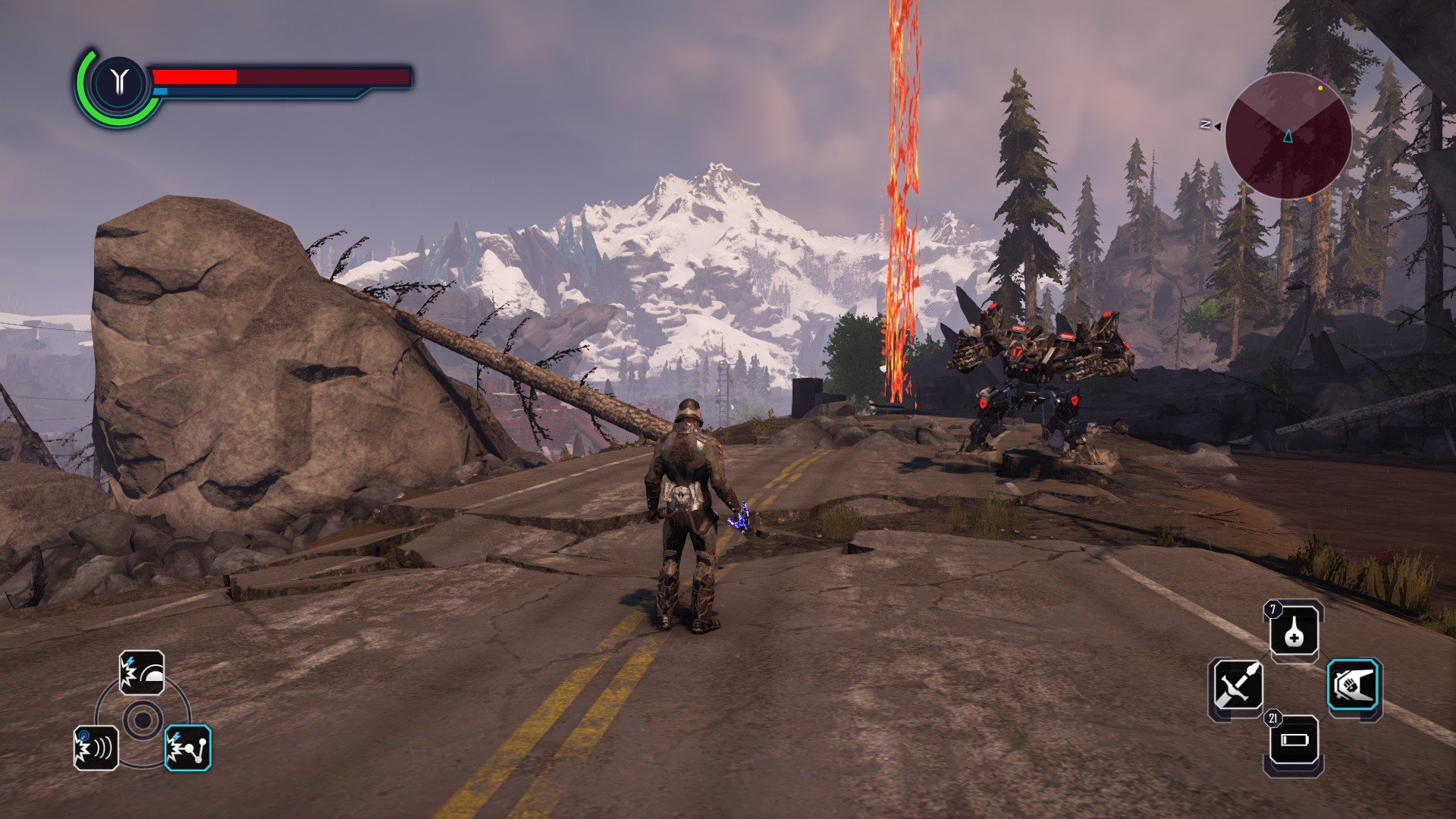Select the highlighted chain lightning ability
Viewport: 1456px width, 819px height.
click(188, 748)
